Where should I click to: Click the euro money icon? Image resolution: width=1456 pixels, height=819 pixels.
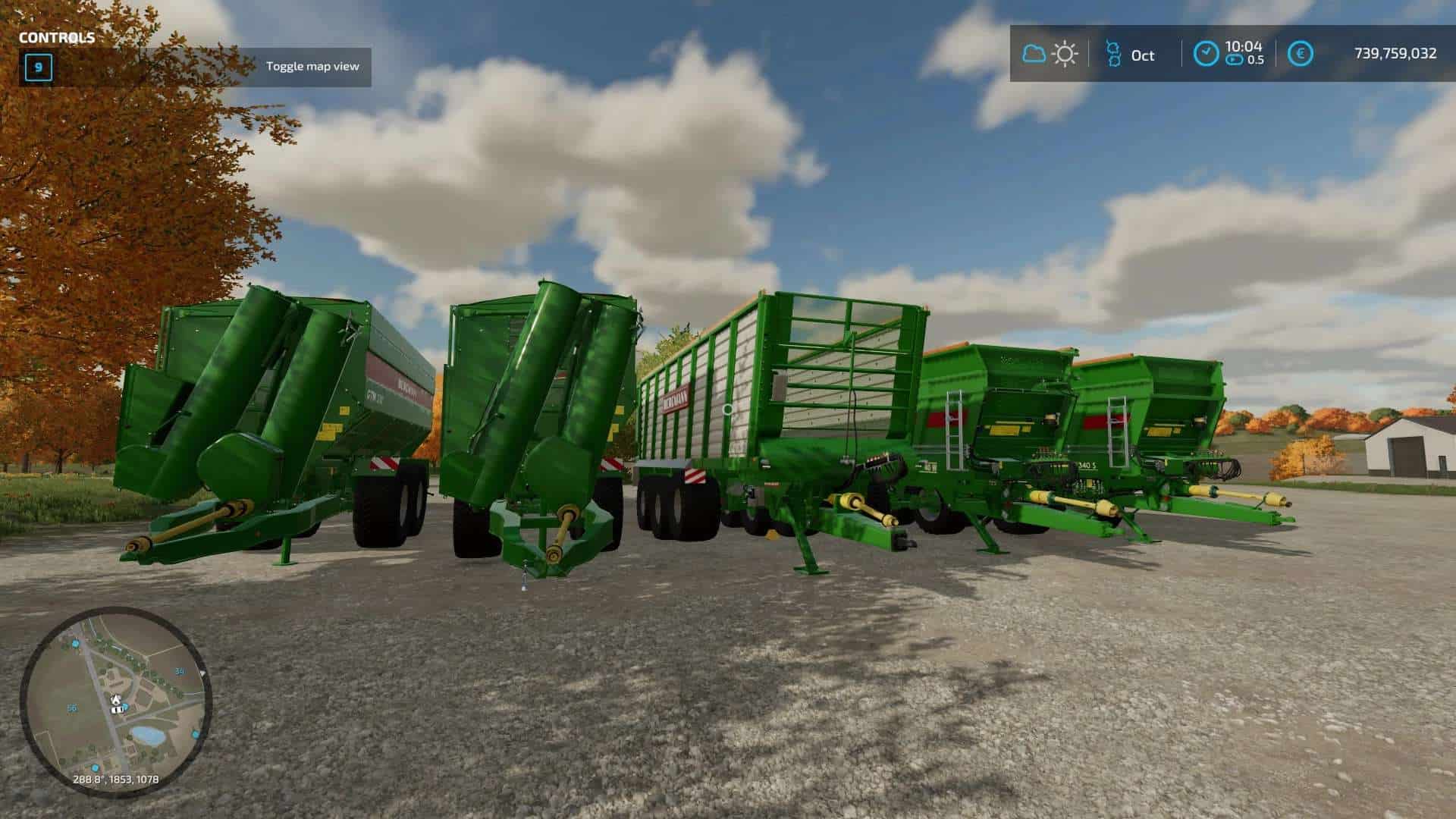click(x=1301, y=54)
